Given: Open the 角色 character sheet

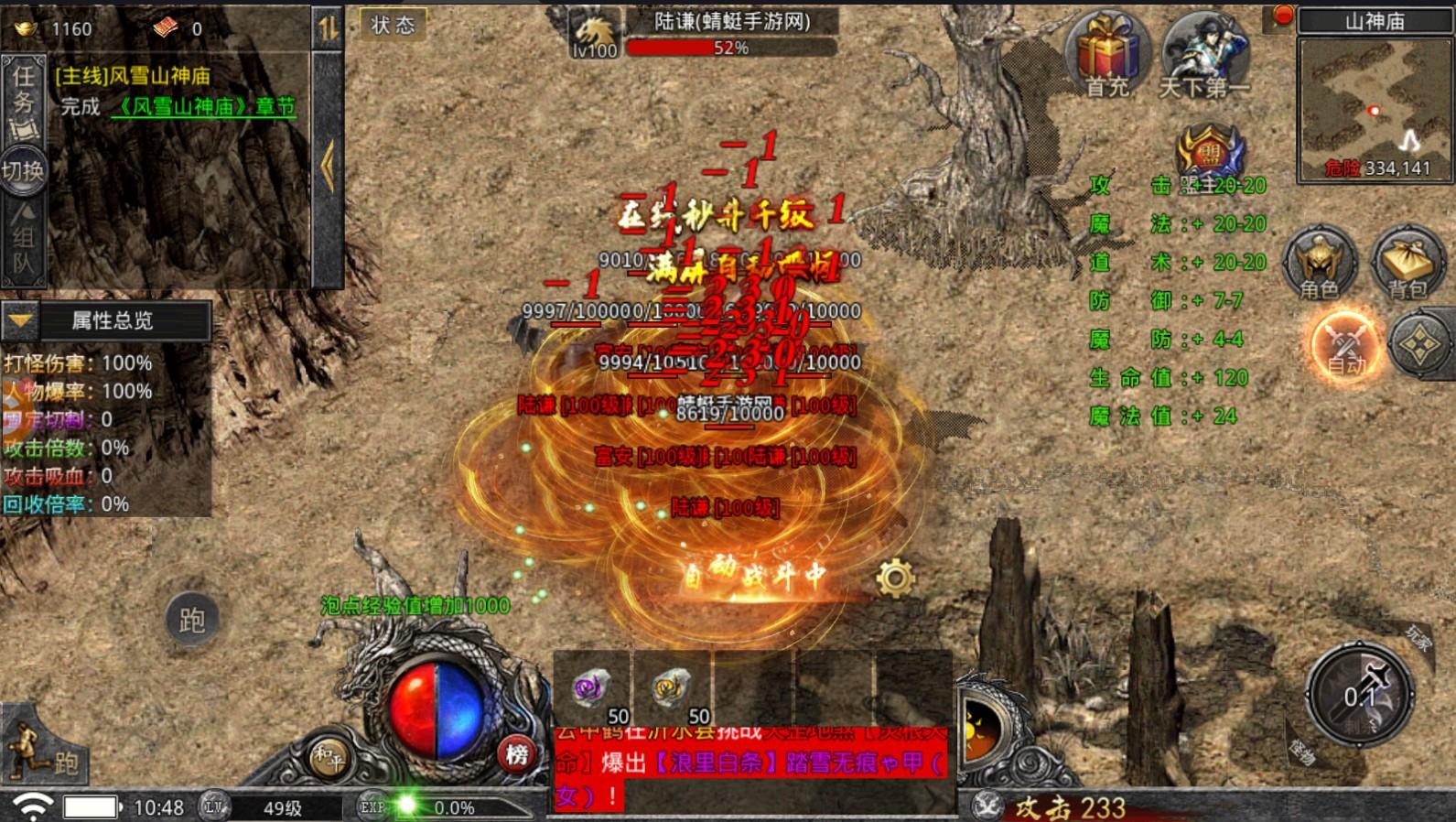Looking at the screenshot, I should (x=1319, y=263).
